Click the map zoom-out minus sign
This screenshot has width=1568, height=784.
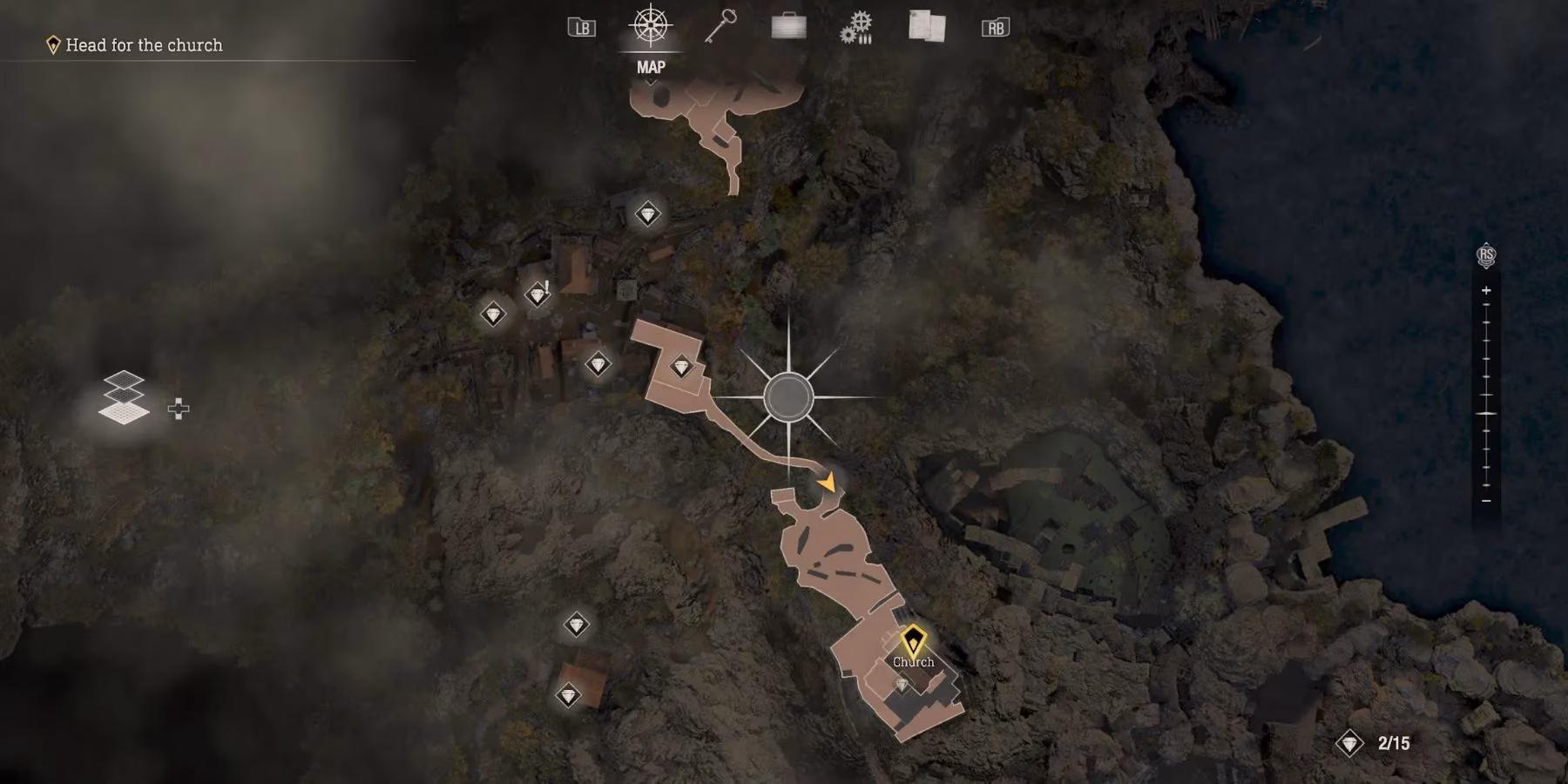(x=1486, y=501)
